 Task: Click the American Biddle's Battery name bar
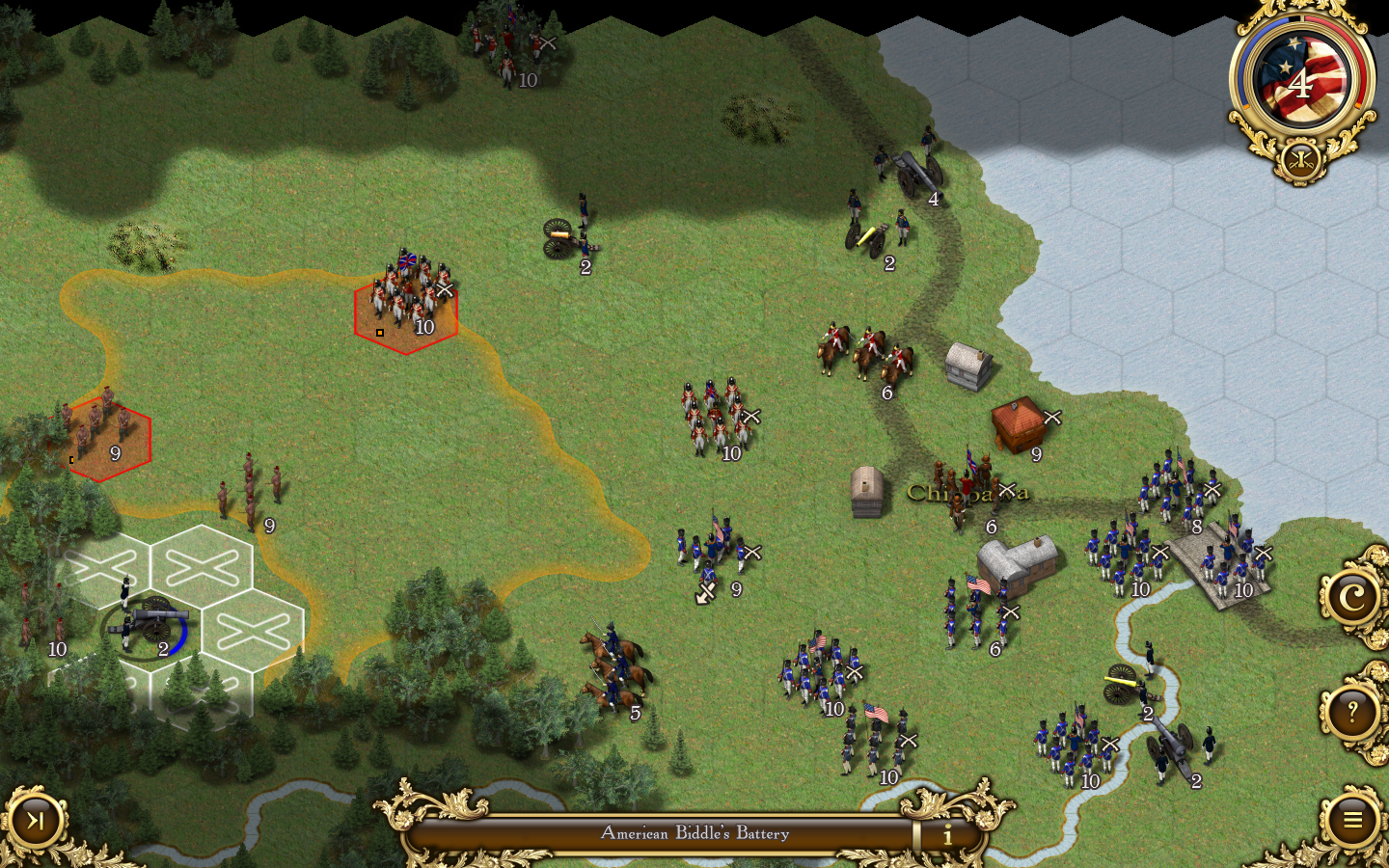point(694,833)
